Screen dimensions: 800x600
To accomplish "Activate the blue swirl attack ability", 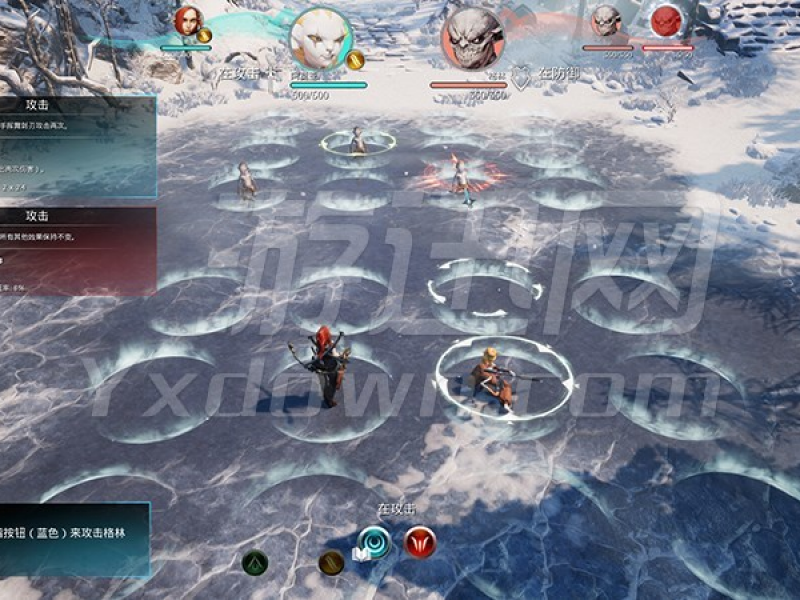I will tap(373, 542).
